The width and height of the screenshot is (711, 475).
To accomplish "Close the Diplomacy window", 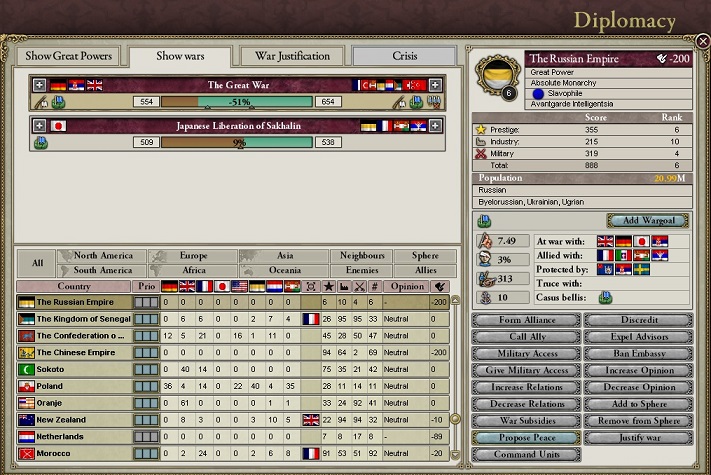I will tap(702, 41).
